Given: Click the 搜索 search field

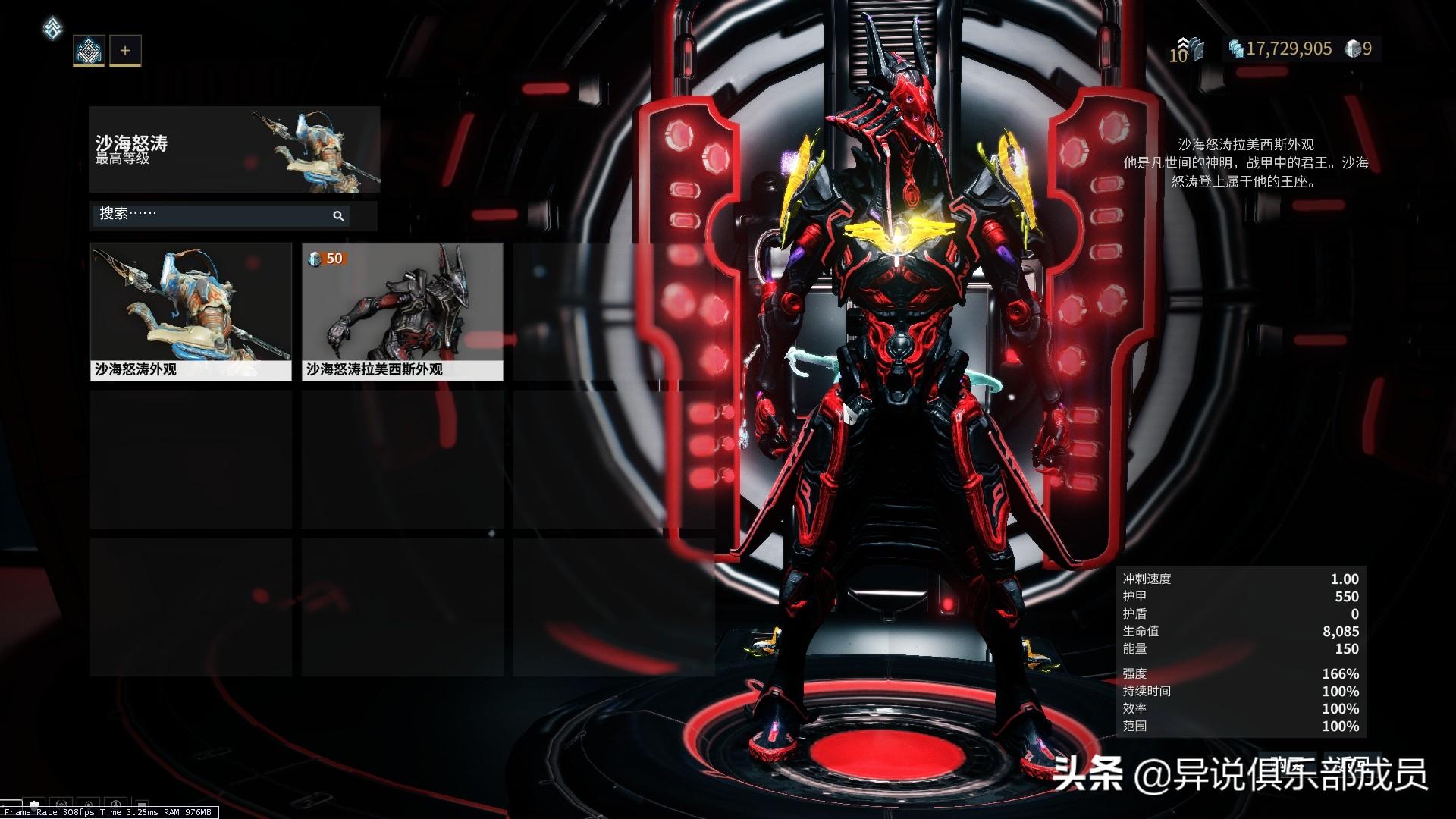Looking at the screenshot, I should [212, 215].
